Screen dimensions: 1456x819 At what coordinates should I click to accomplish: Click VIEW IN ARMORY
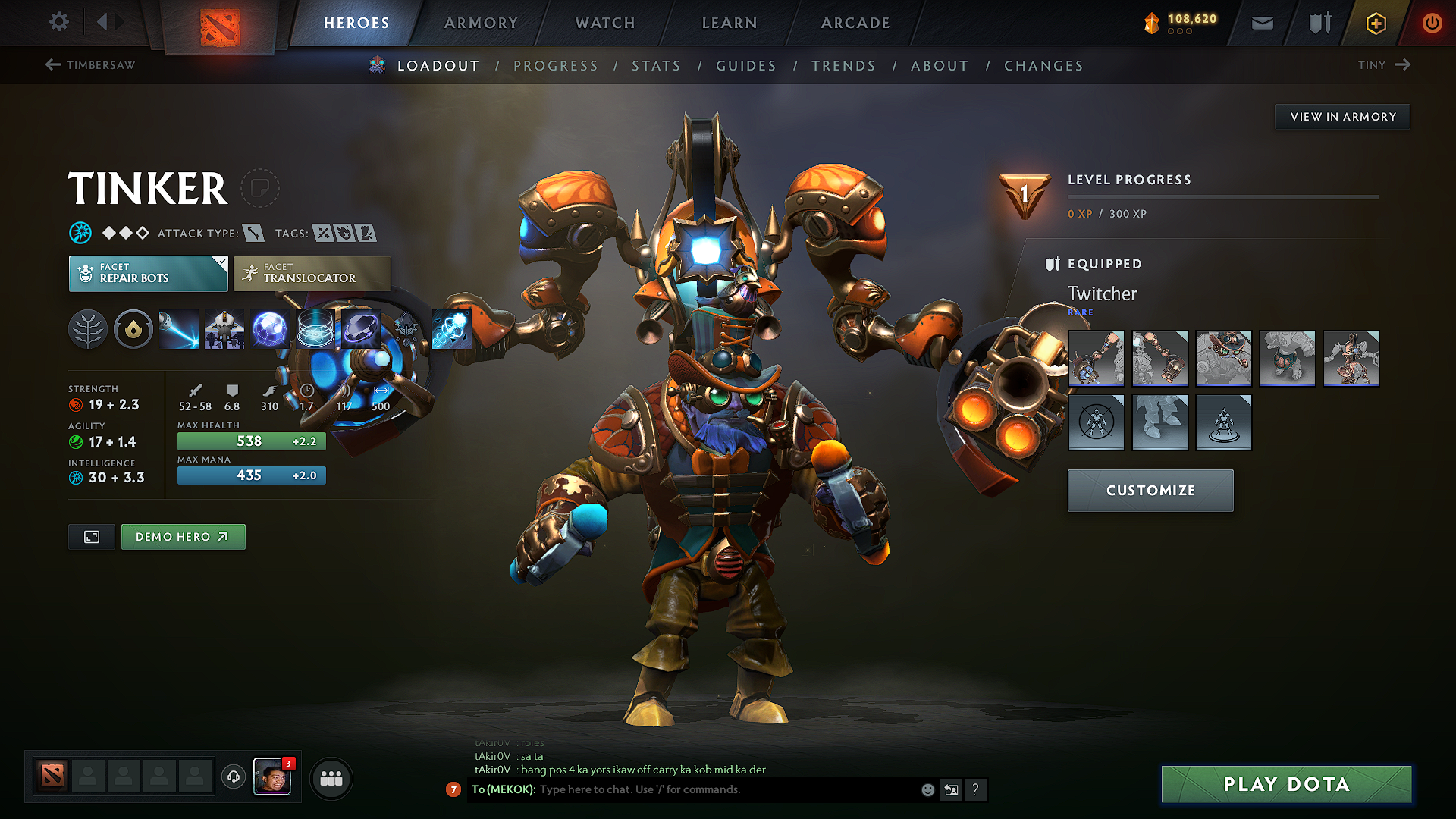tap(1342, 116)
